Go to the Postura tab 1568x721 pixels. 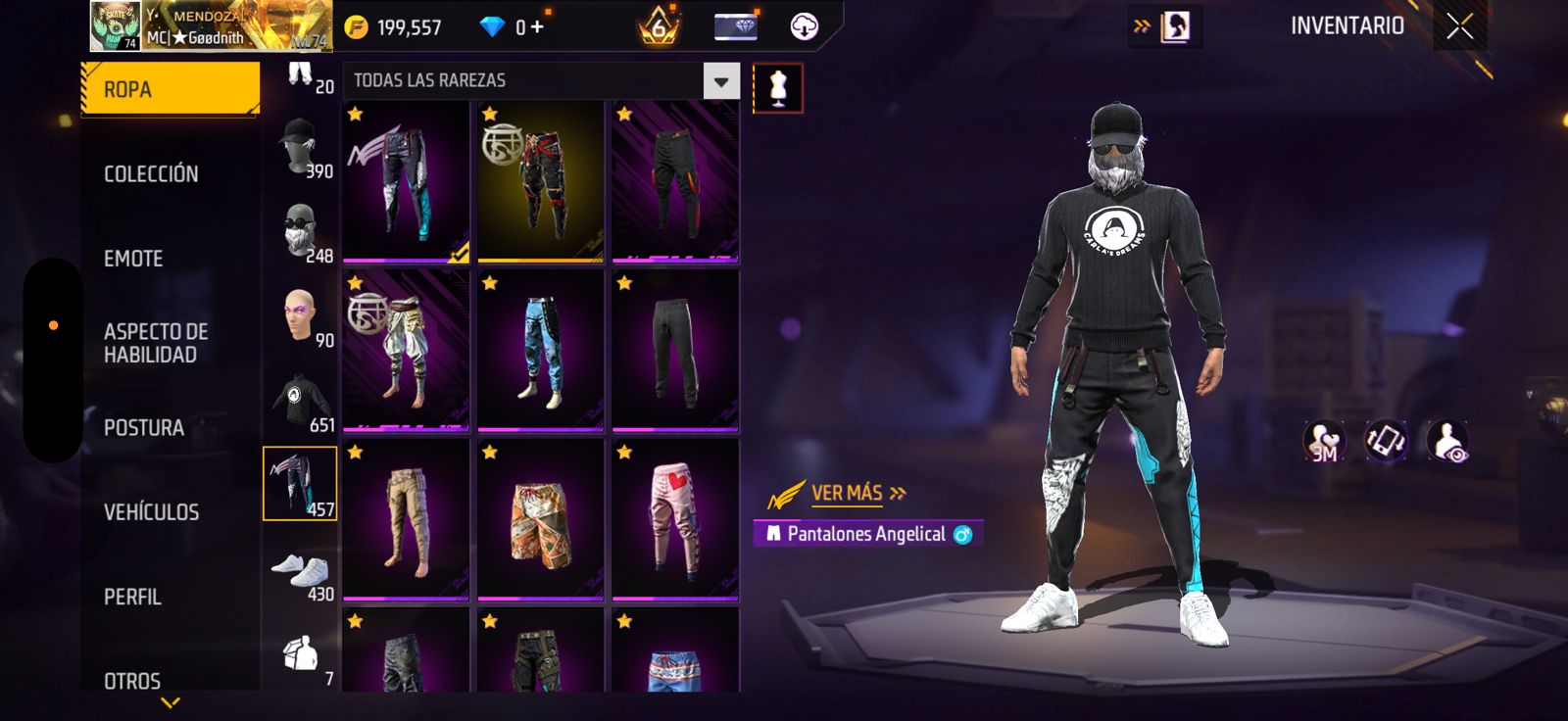(x=144, y=428)
